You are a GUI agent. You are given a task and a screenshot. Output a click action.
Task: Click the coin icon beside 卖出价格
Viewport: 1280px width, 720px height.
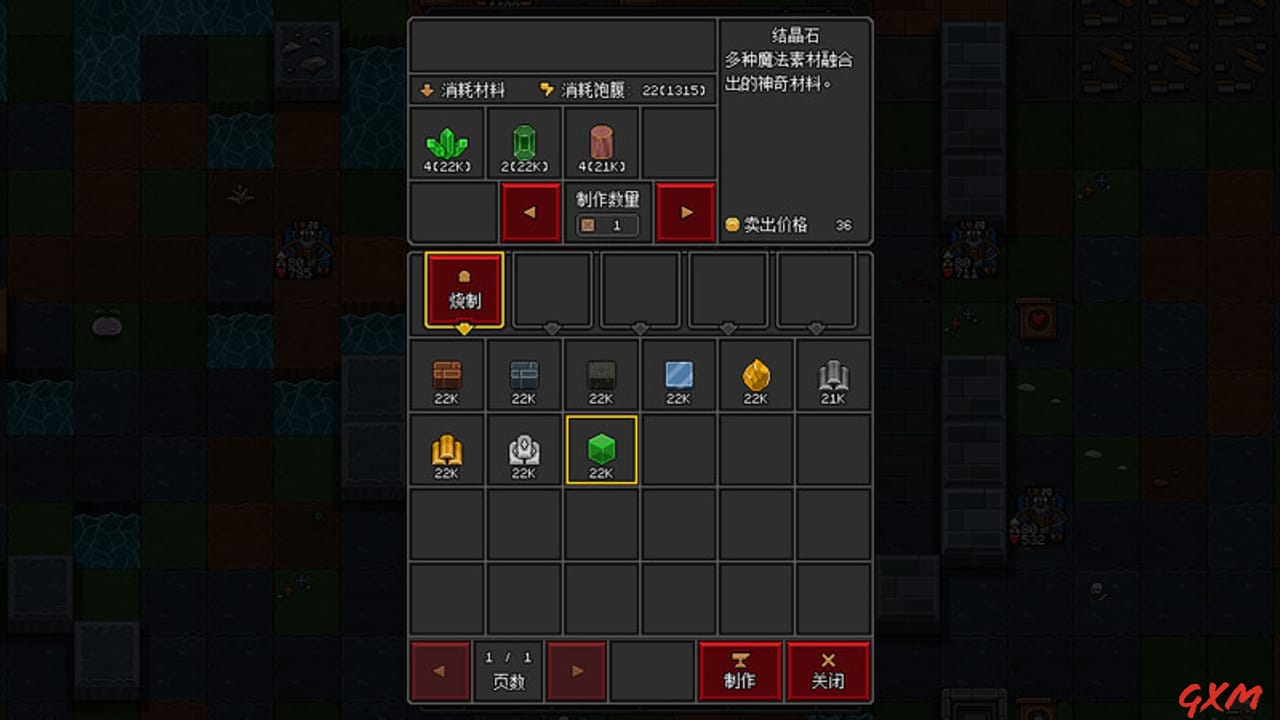[732, 224]
